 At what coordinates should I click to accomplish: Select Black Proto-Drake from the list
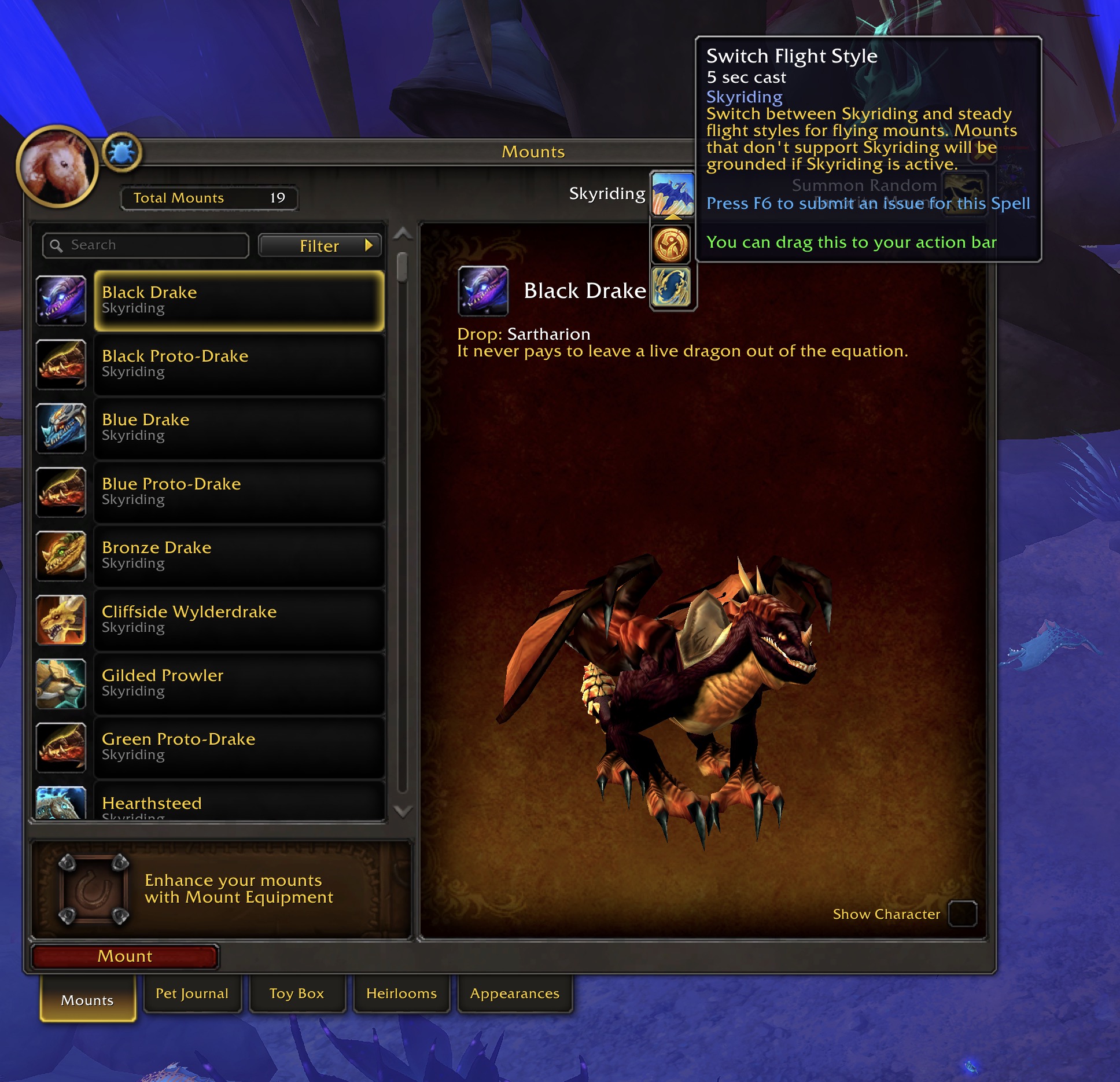click(238, 364)
